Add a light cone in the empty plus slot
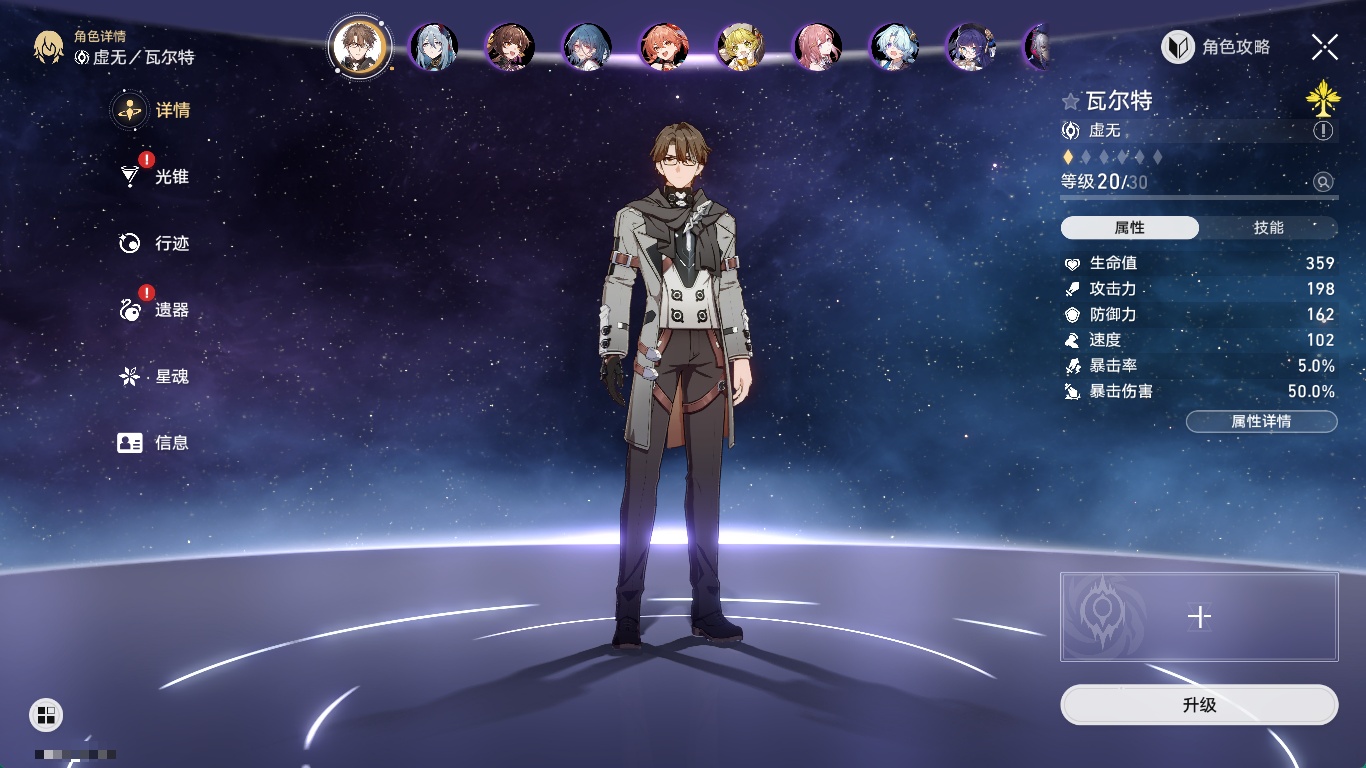The image size is (1366, 768). (1199, 617)
